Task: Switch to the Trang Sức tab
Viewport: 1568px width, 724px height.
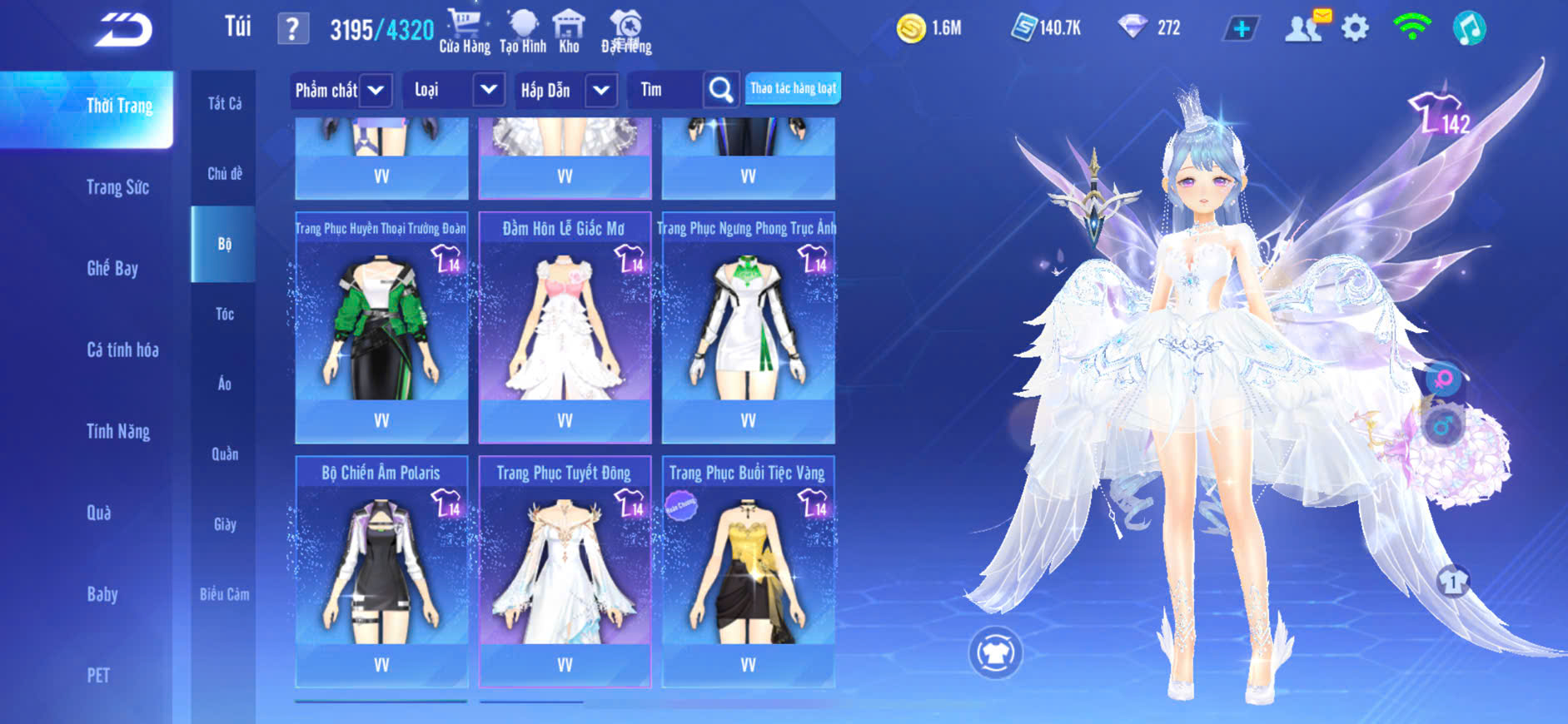Action: click(x=117, y=187)
